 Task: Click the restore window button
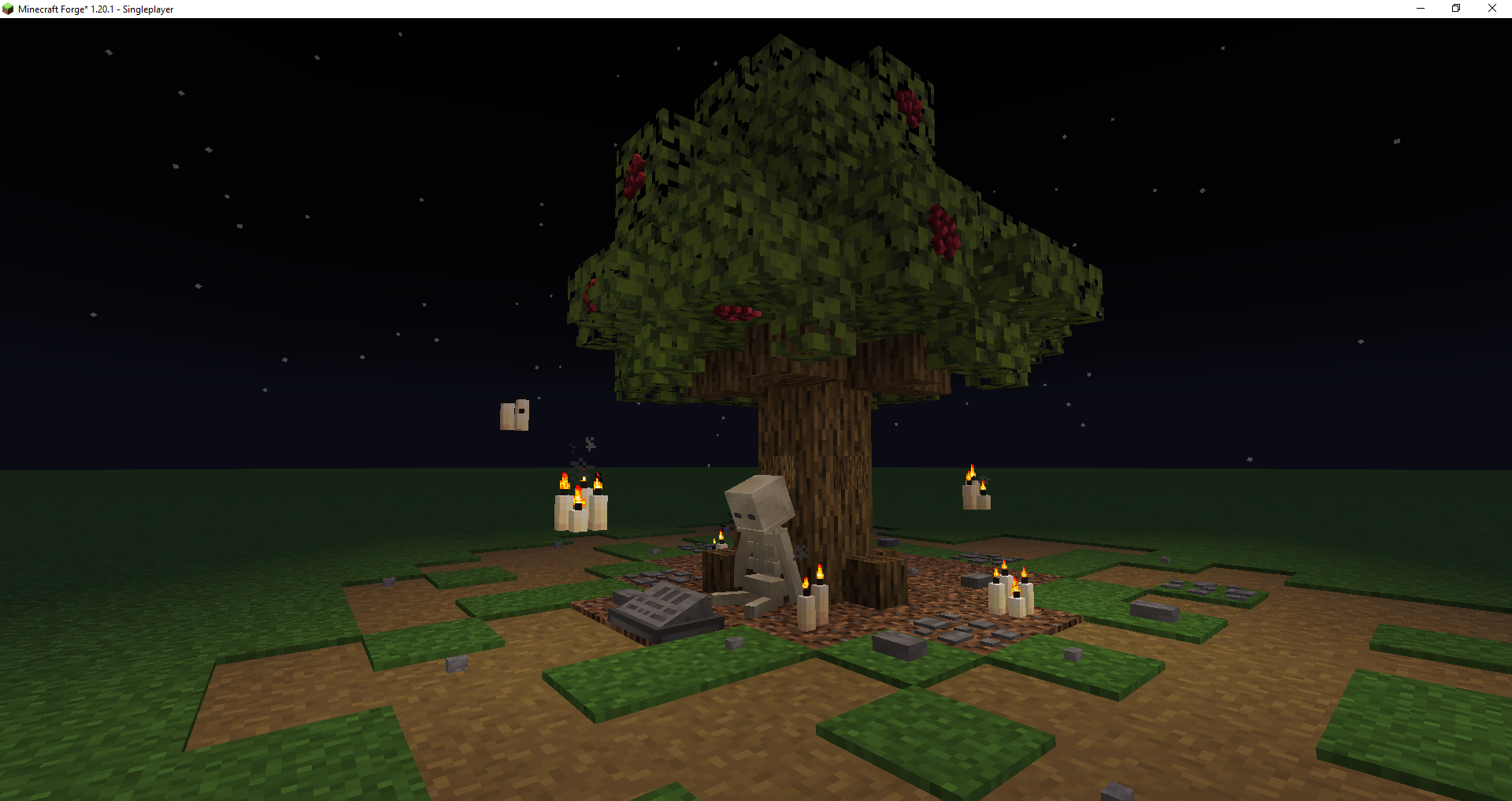click(x=1455, y=8)
